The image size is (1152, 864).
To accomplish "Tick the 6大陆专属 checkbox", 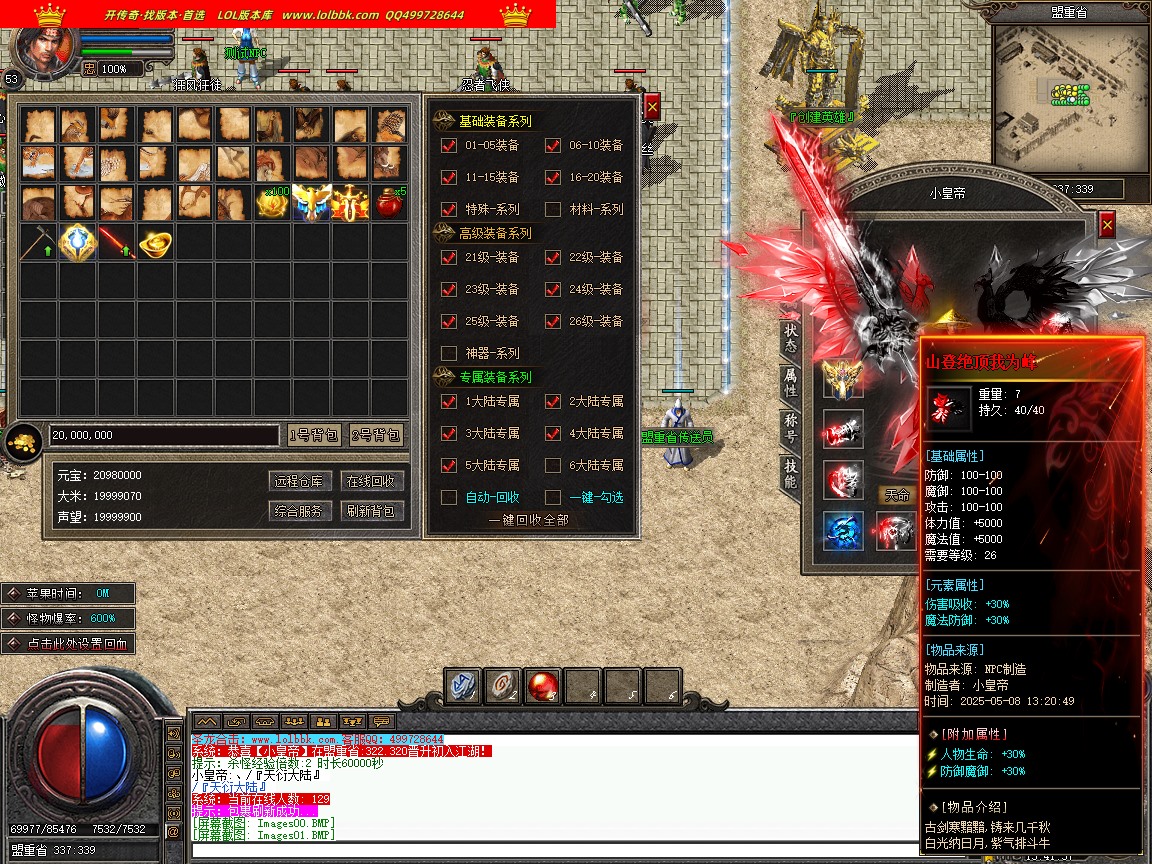I will (553, 465).
